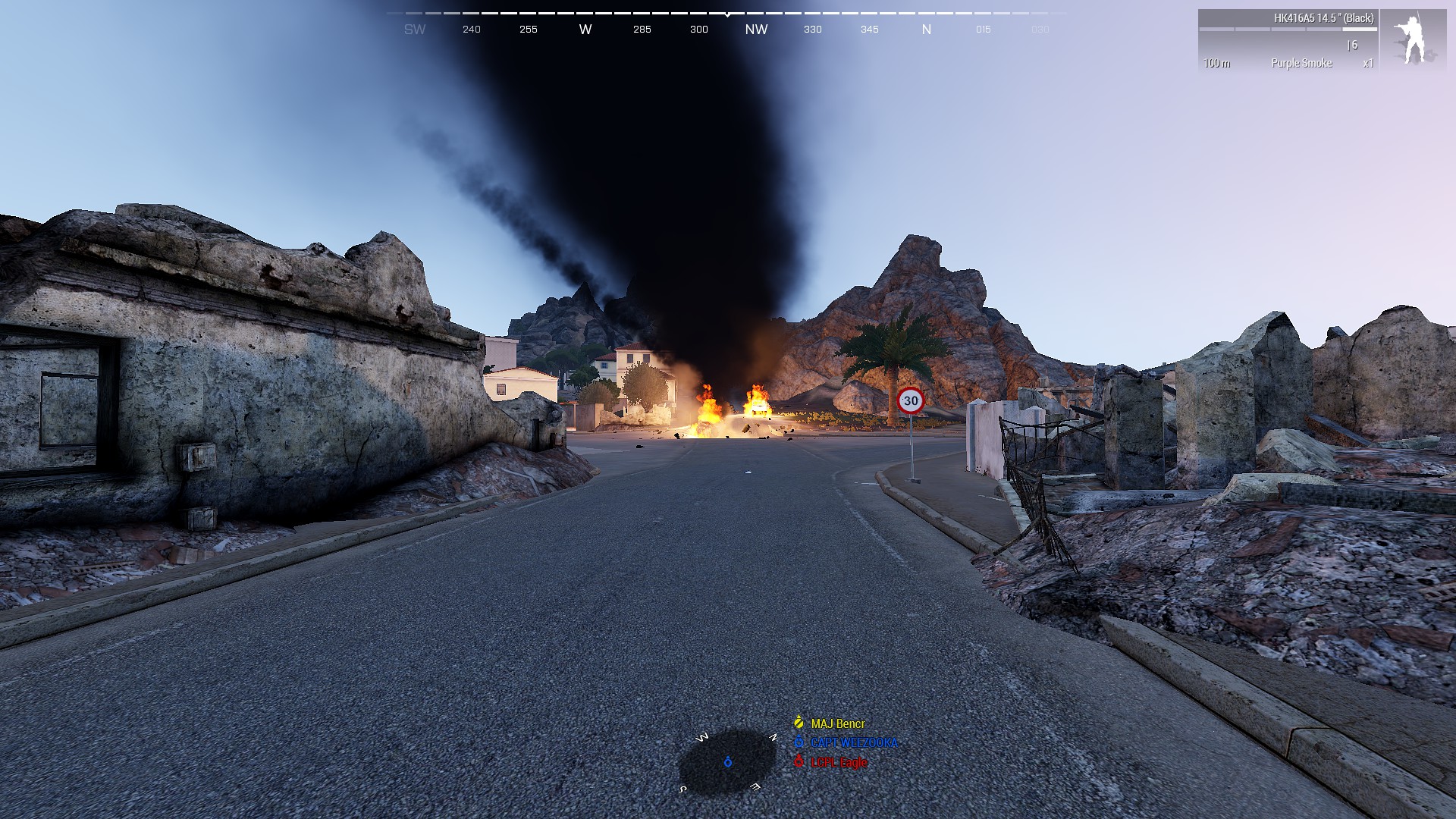Toggle the 100 m zeroing indicator
Image resolution: width=1456 pixels, height=819 pixels.
(1218, 64)
